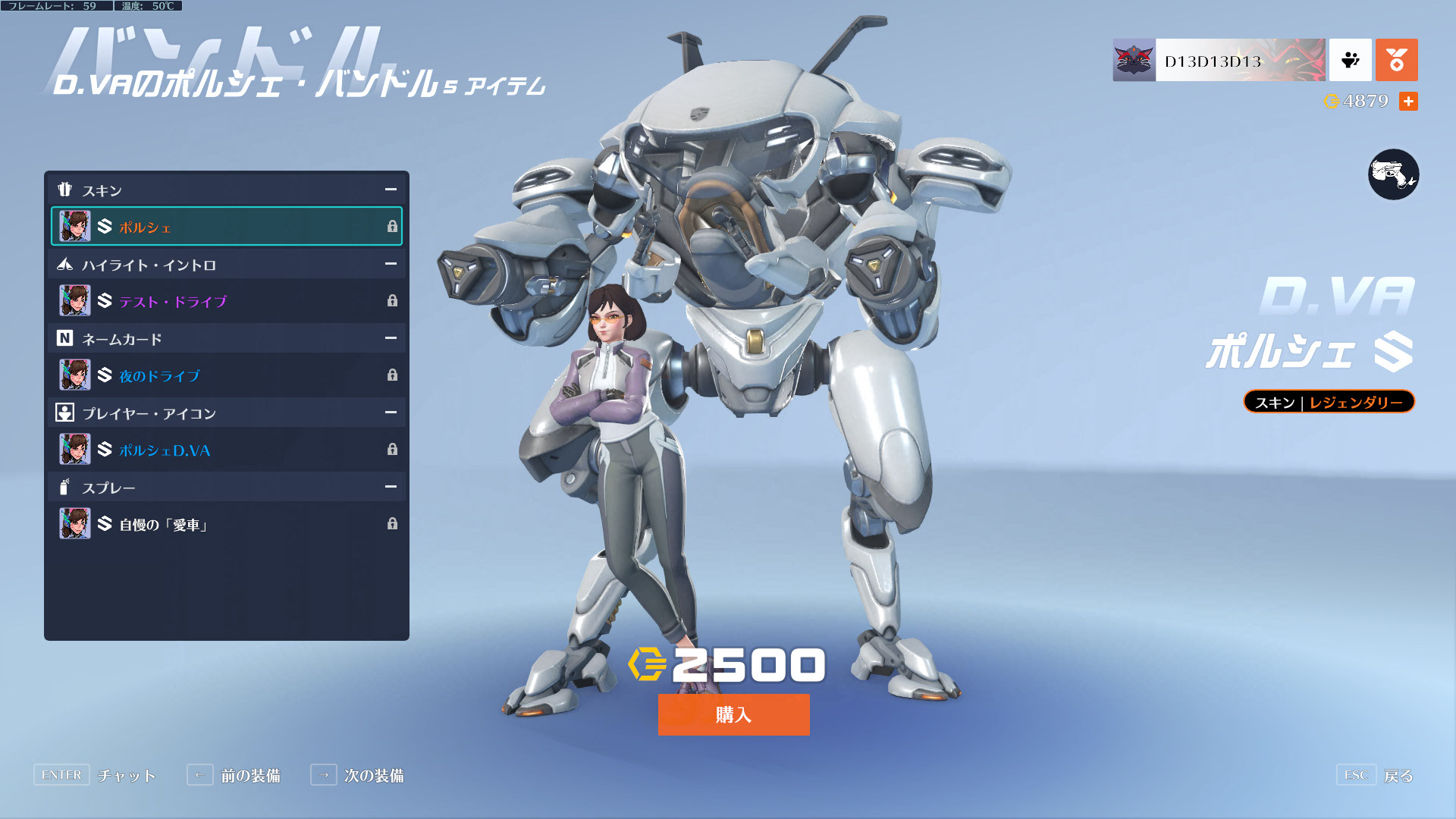Pick the ポルシェD.VA player icon item
This screenshot has height=819, width=1456.
click(226, 450)
